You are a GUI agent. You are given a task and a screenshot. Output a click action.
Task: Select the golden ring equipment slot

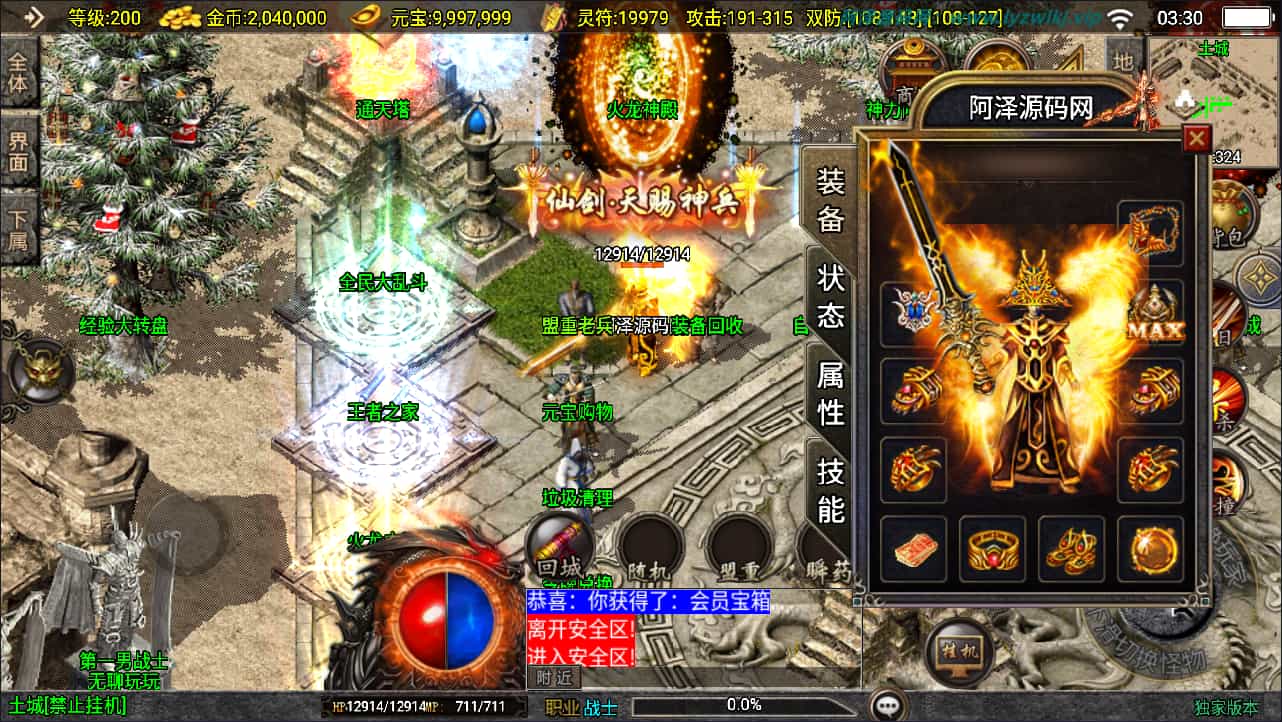pyautogui.click(x=992, y=549)
